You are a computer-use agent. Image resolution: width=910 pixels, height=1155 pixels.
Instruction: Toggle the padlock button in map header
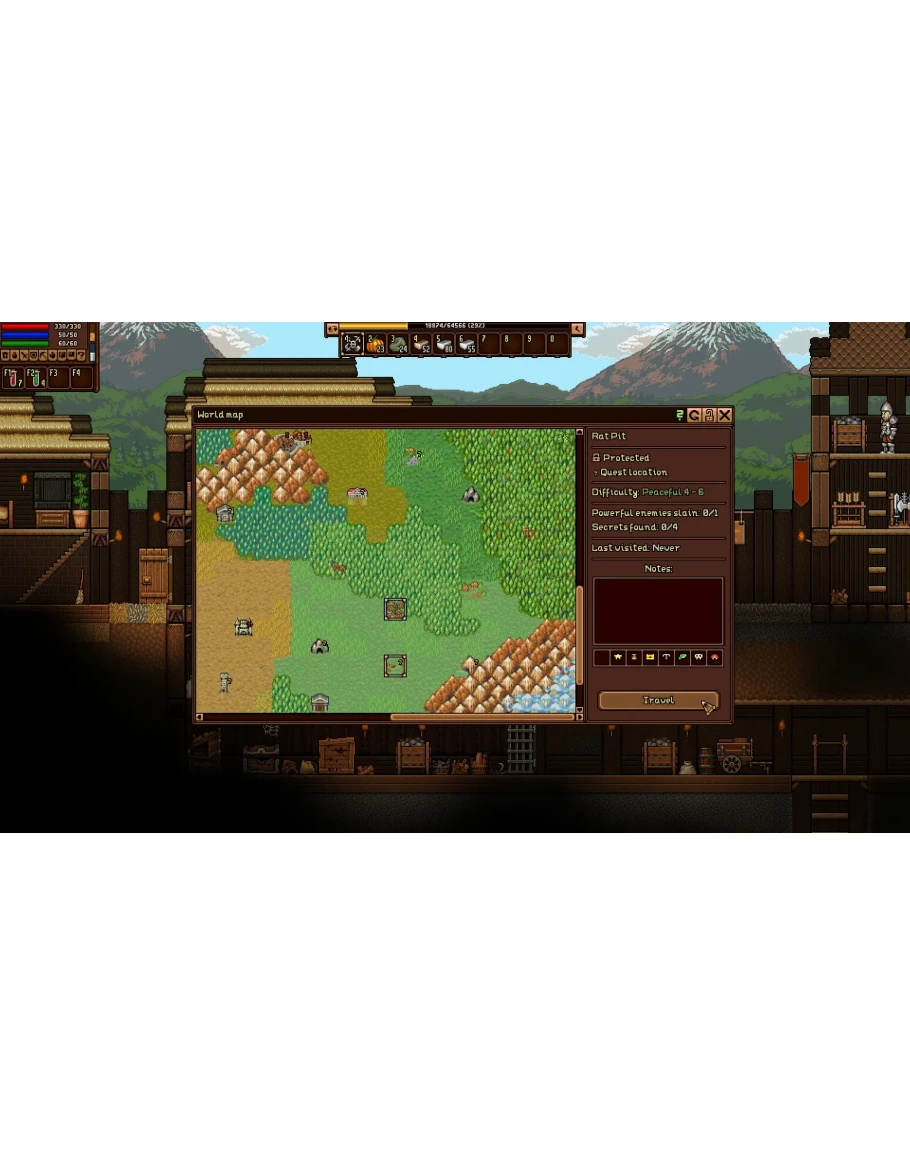point(709,415)
